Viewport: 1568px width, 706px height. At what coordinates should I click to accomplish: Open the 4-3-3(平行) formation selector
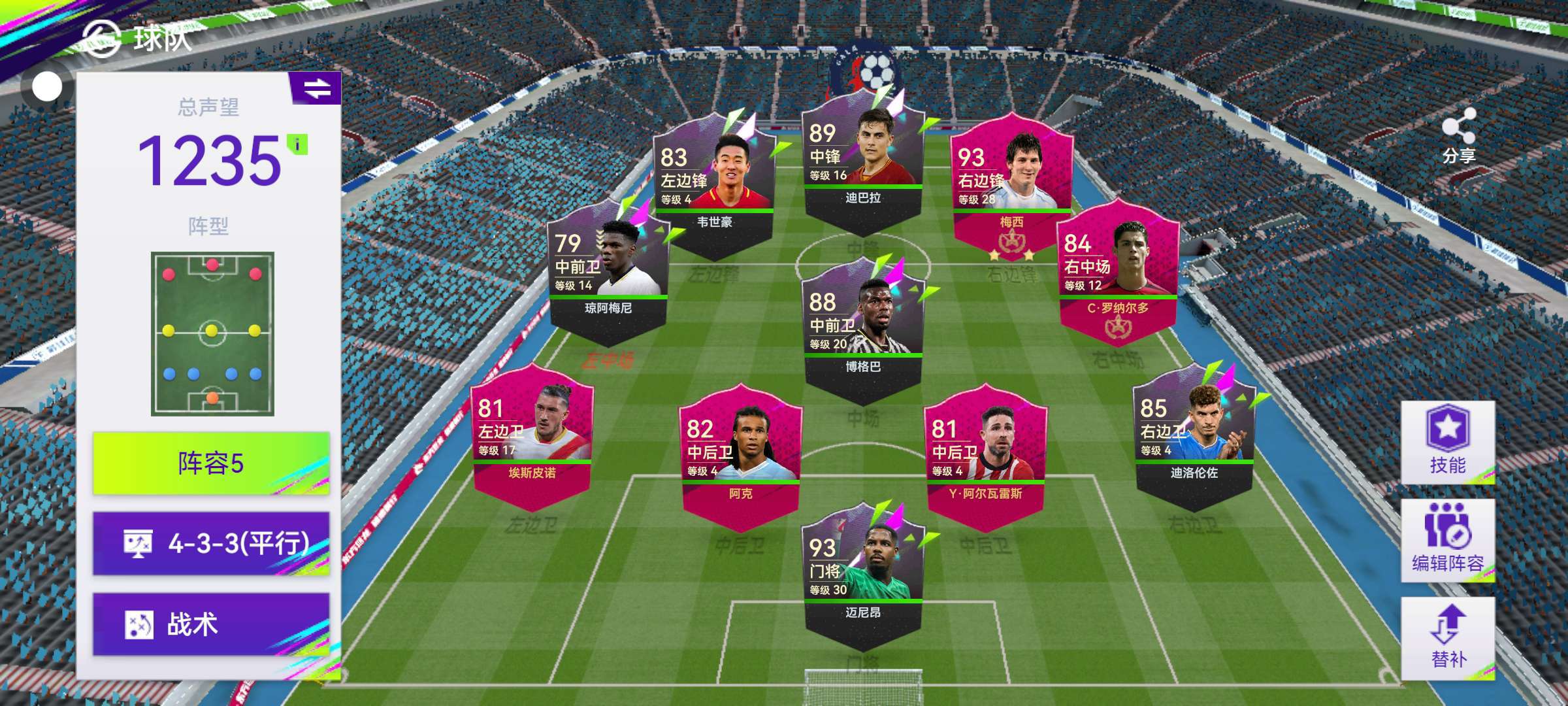click(210, 543)
